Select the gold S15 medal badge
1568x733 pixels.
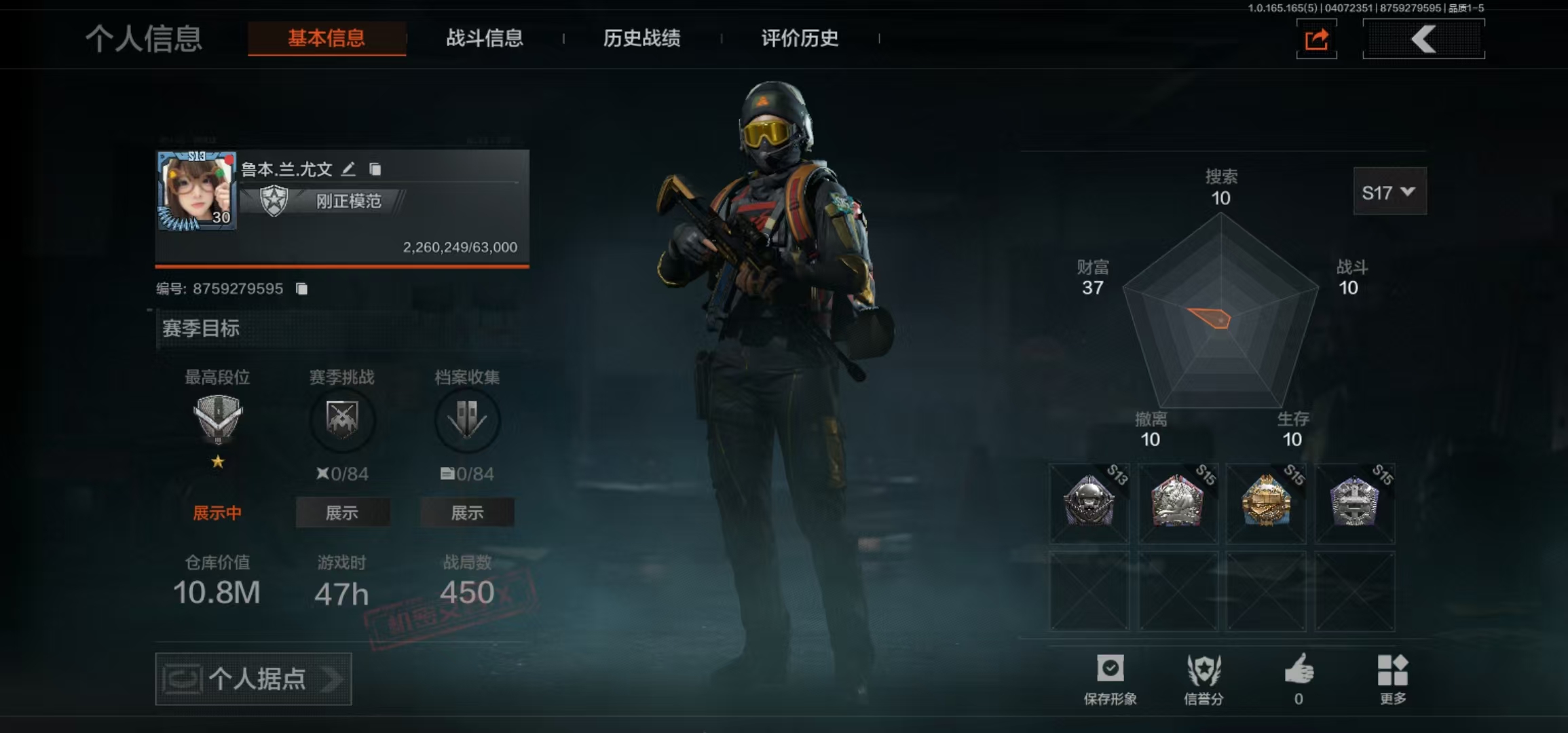(x=1266, y=503)
